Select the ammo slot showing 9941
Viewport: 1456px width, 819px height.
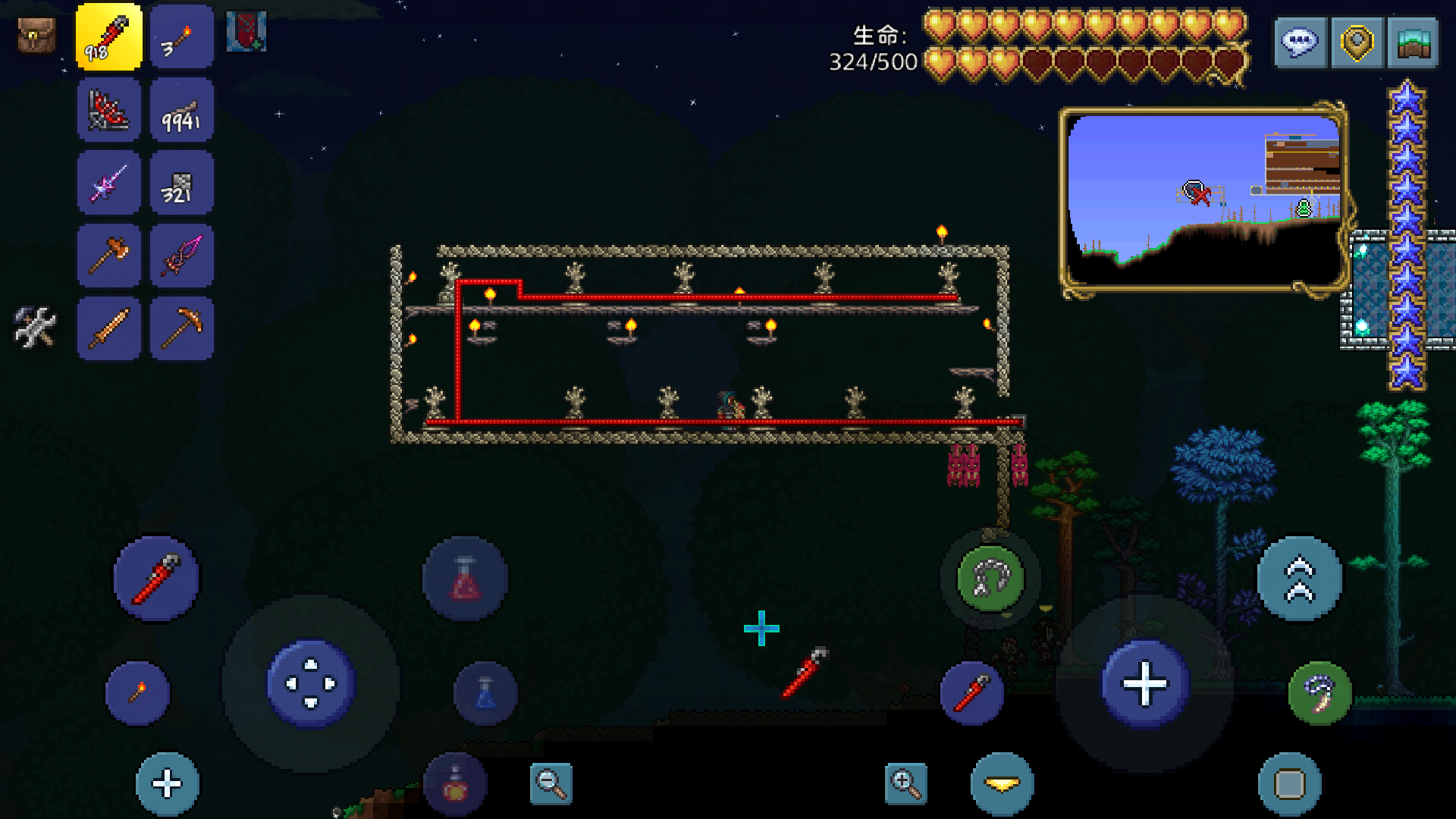click(x=182, y=110)
